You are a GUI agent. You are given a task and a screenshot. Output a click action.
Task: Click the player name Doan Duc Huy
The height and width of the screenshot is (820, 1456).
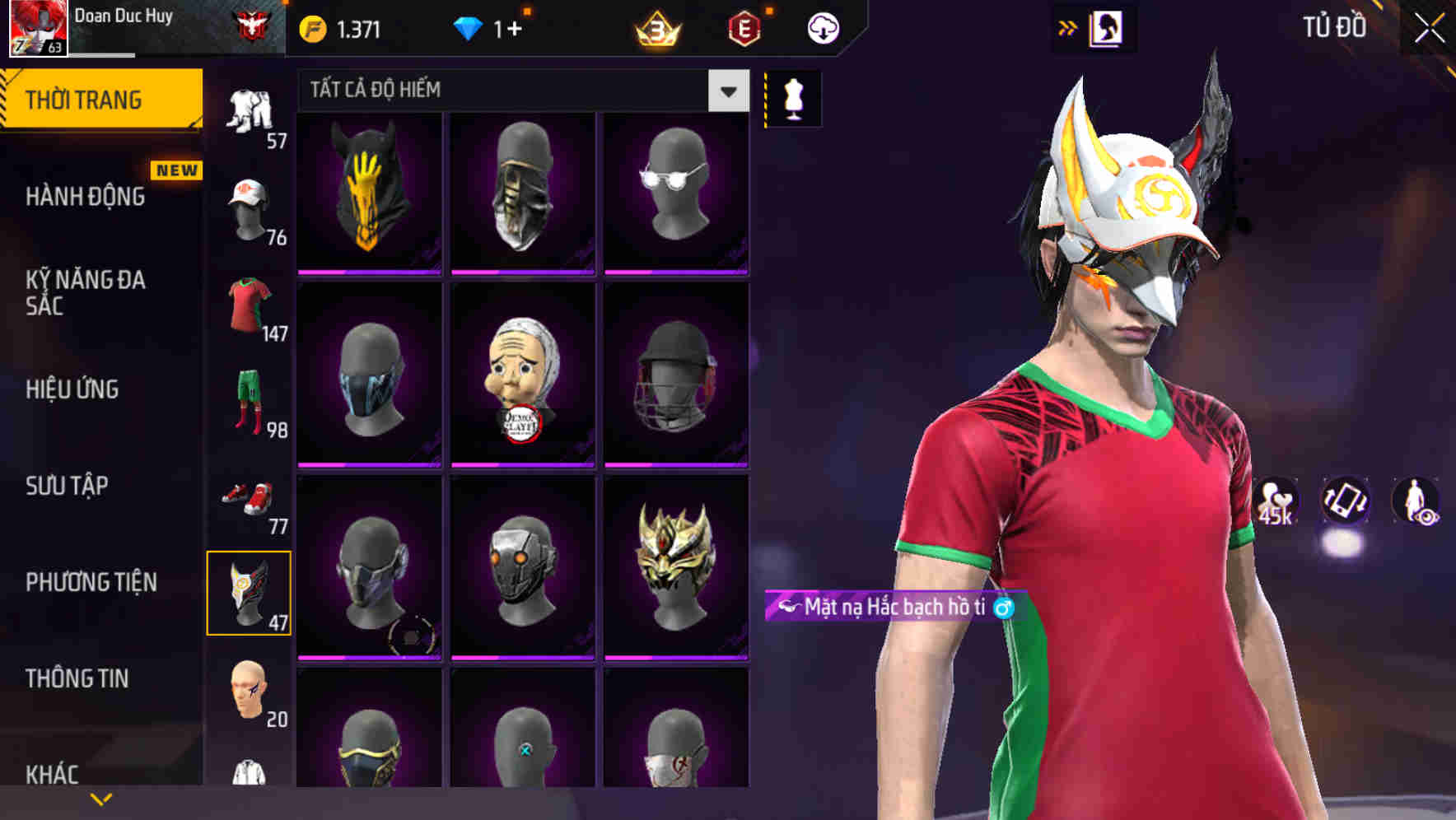(125, 15)
